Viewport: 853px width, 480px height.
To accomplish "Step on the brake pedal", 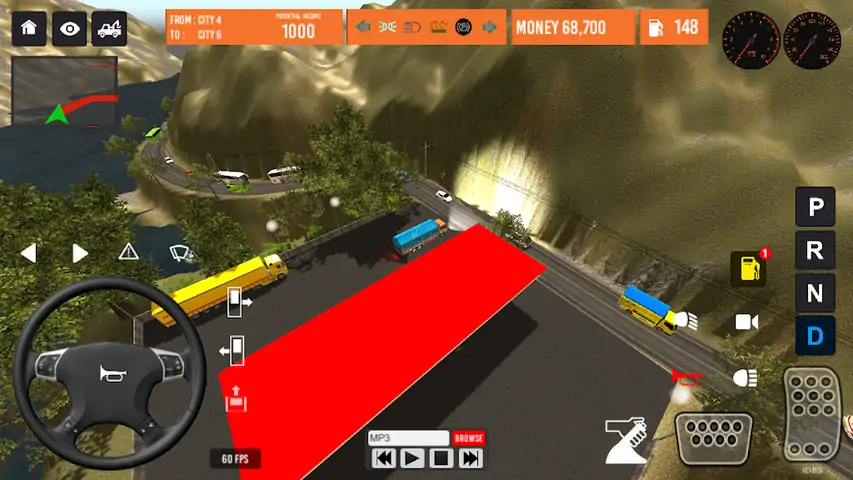I will 713,437.
